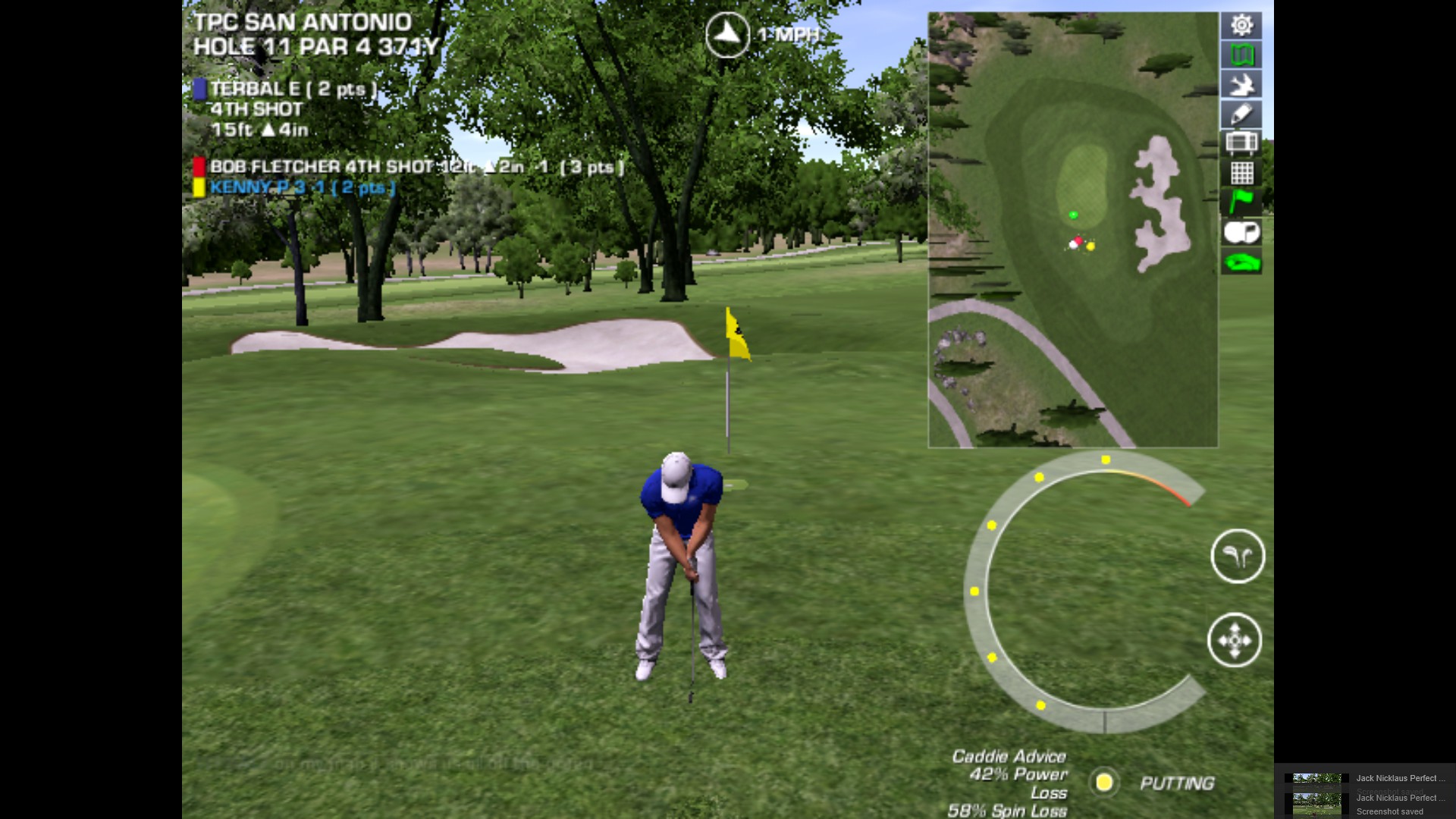Toggle the green grid overlay icon
The height and width of the screenshot is (819, 1456).
click(1241, 173)
